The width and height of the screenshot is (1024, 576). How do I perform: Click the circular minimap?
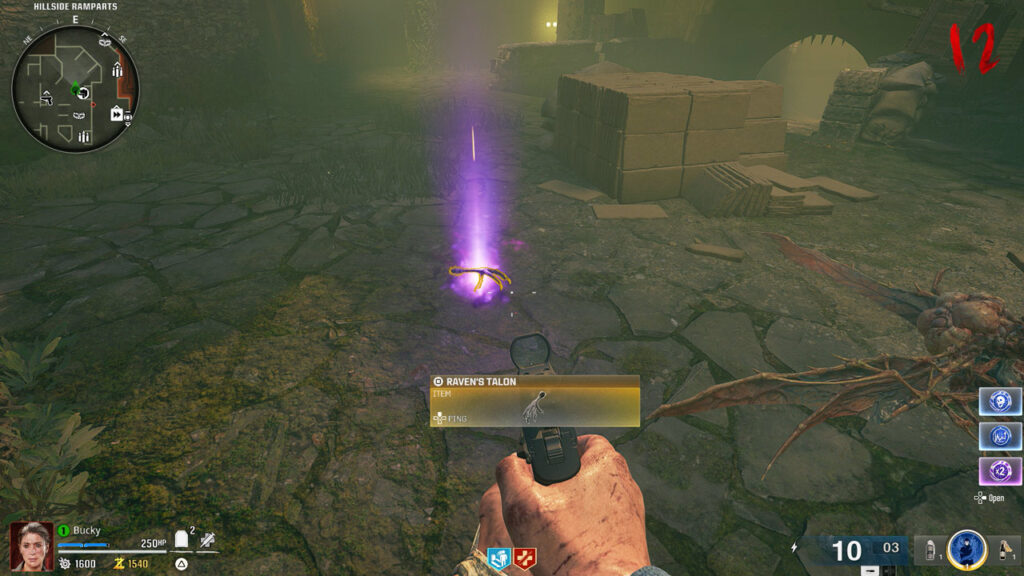(x=75, y=88)
